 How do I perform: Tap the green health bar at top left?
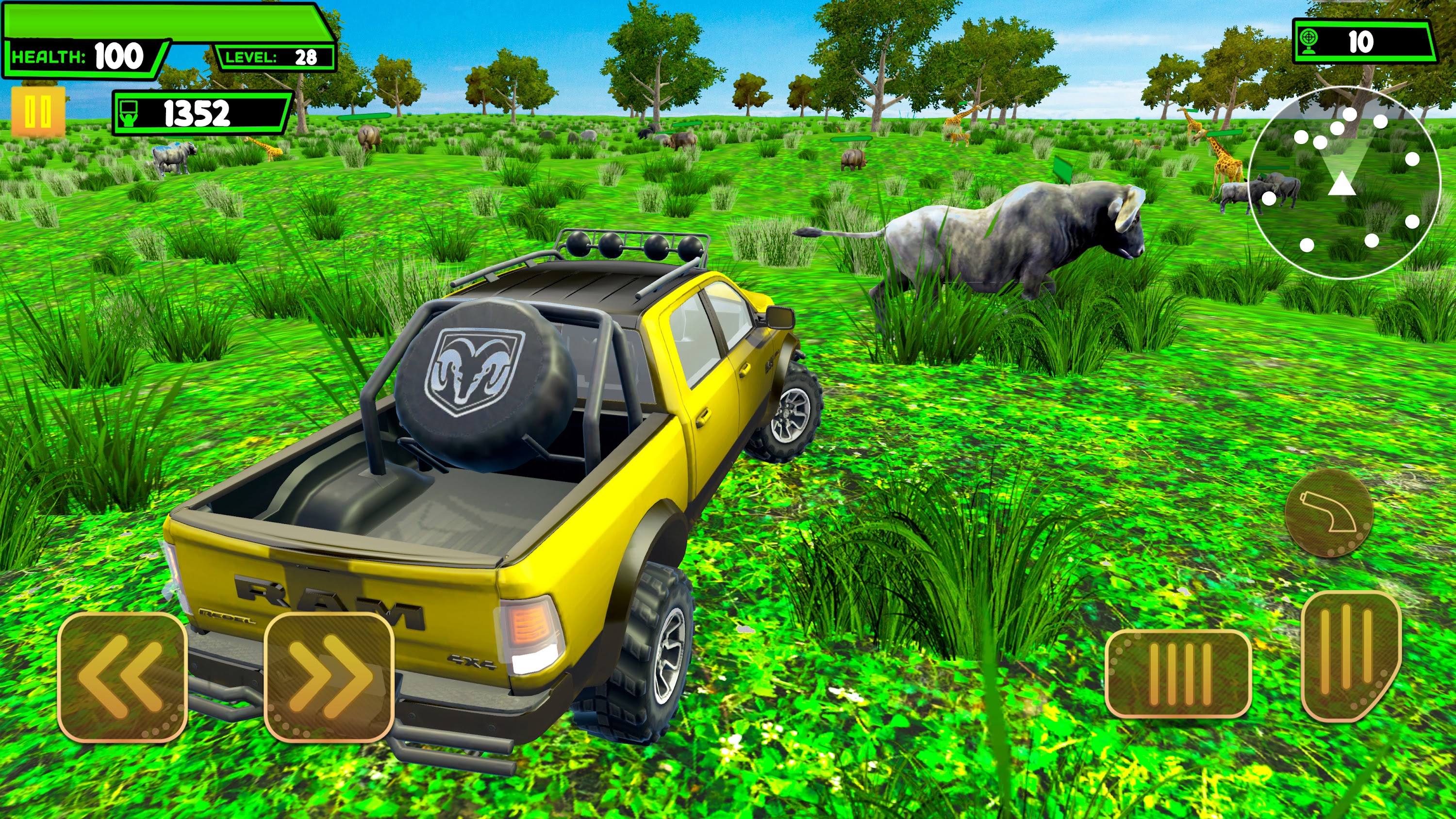tap(169, 20)
